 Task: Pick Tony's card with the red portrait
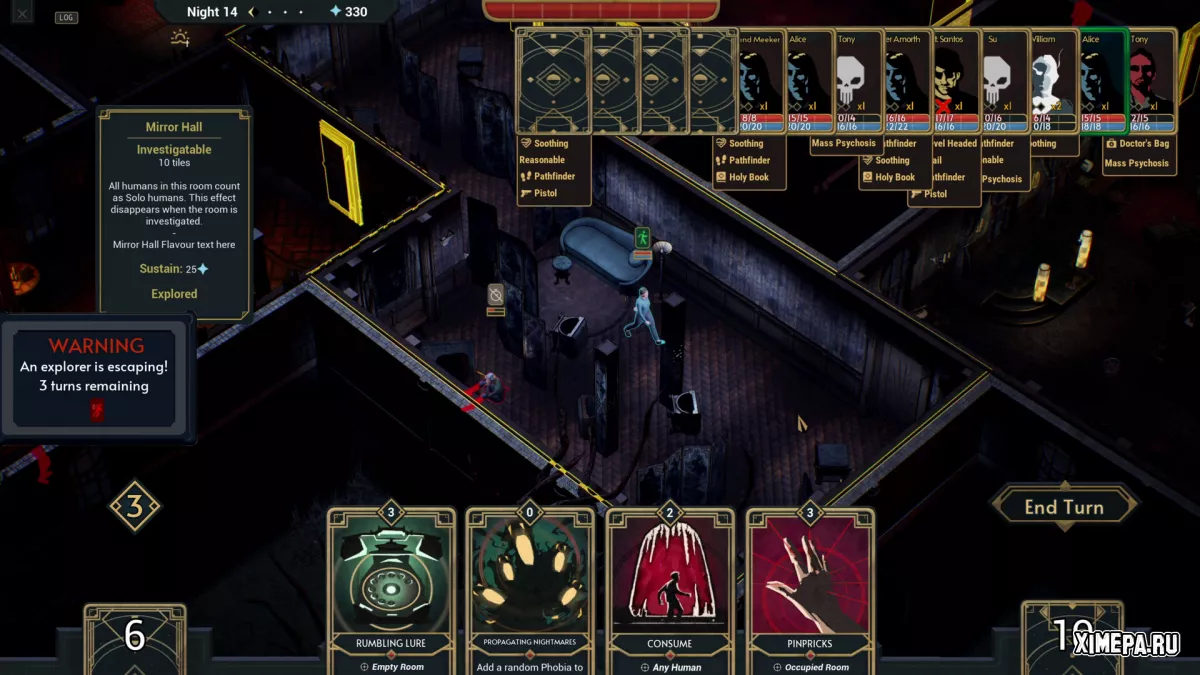[1152, 82]
